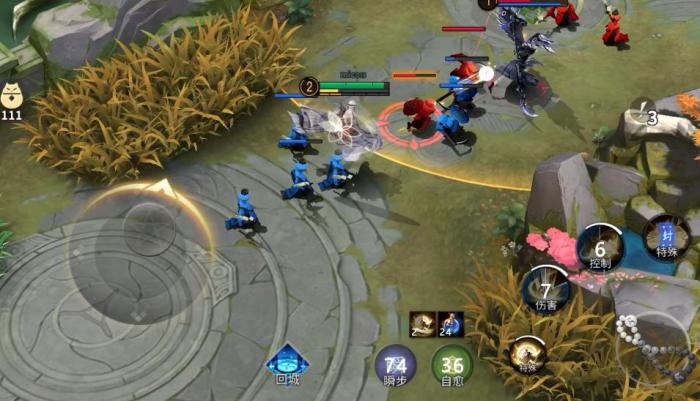Viewport: 700px width, 401px height.
Task: Trigger the small golden 特殊 ability
Action: (527, 353)
